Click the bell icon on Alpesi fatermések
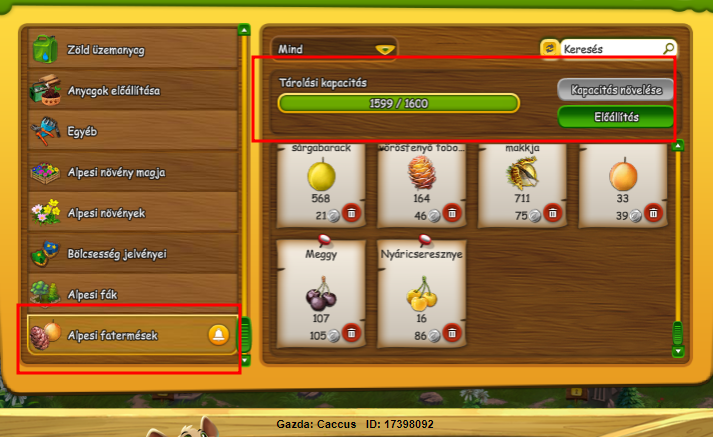713x437 pixels. (x=218, y=335)
